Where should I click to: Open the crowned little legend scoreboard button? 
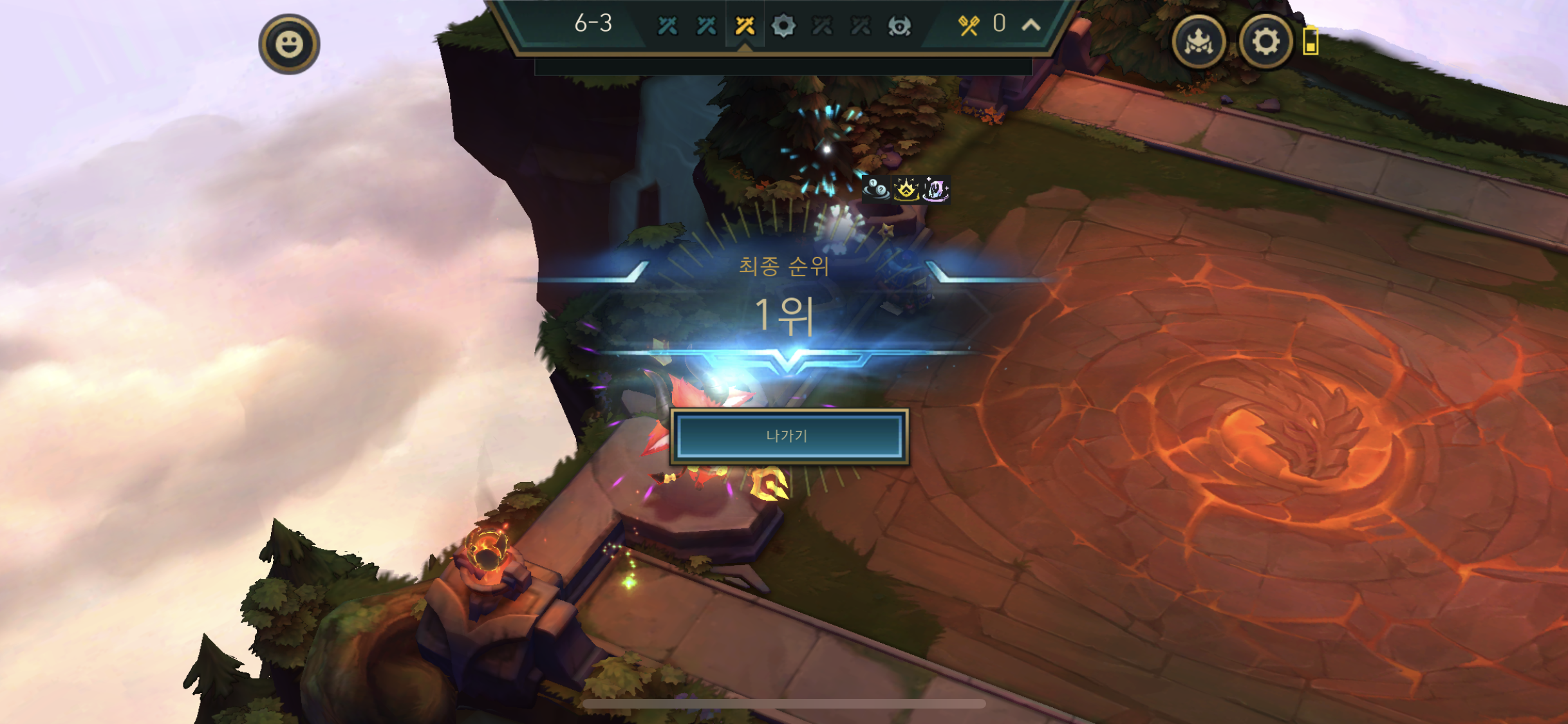point(1199,42)
